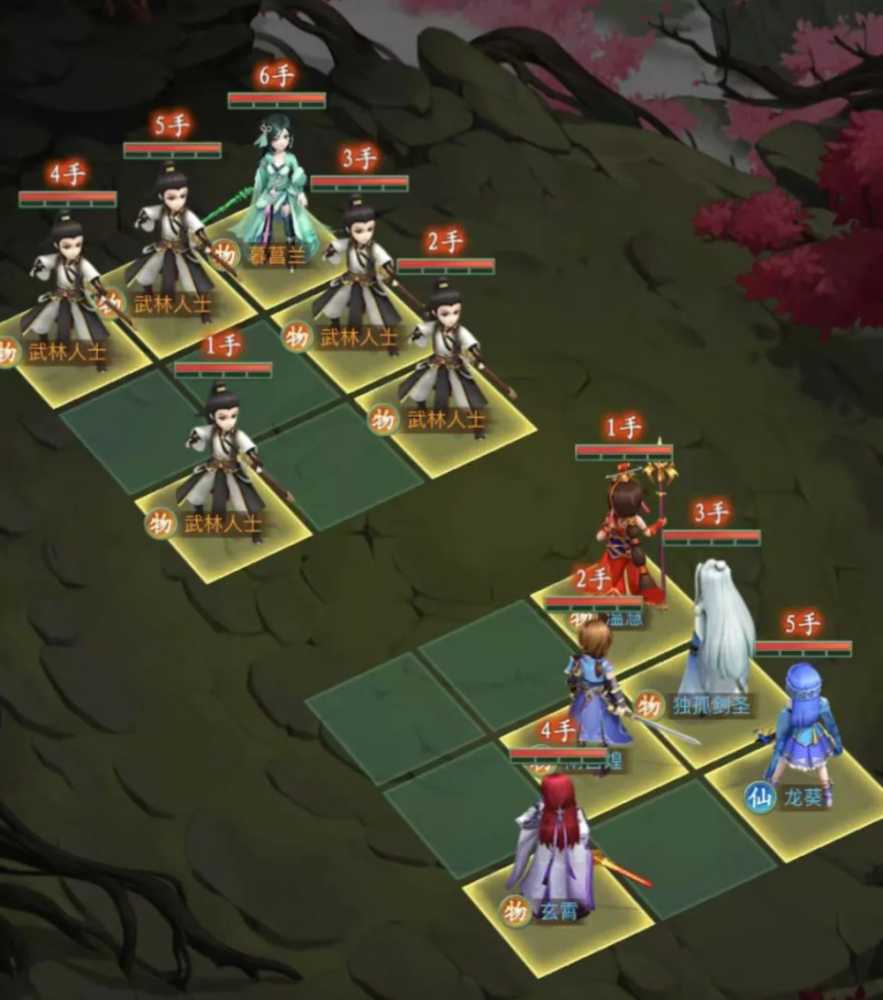The height and width of the screenshot is (1000, 883).
Task: Pick the 武林人士 enemy marked 4手
Action: click(x=67, y=290)
